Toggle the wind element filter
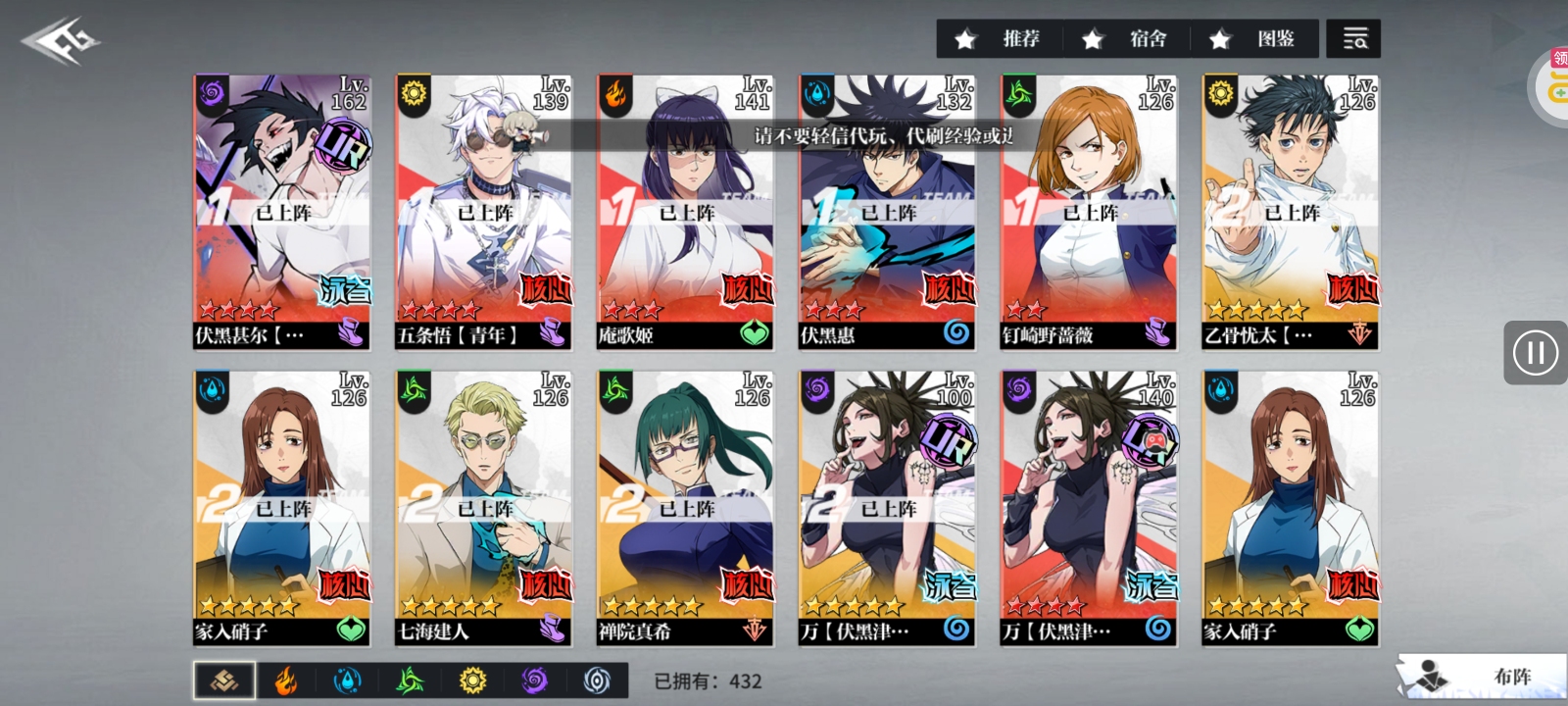1568x706 pixels. 410,681
